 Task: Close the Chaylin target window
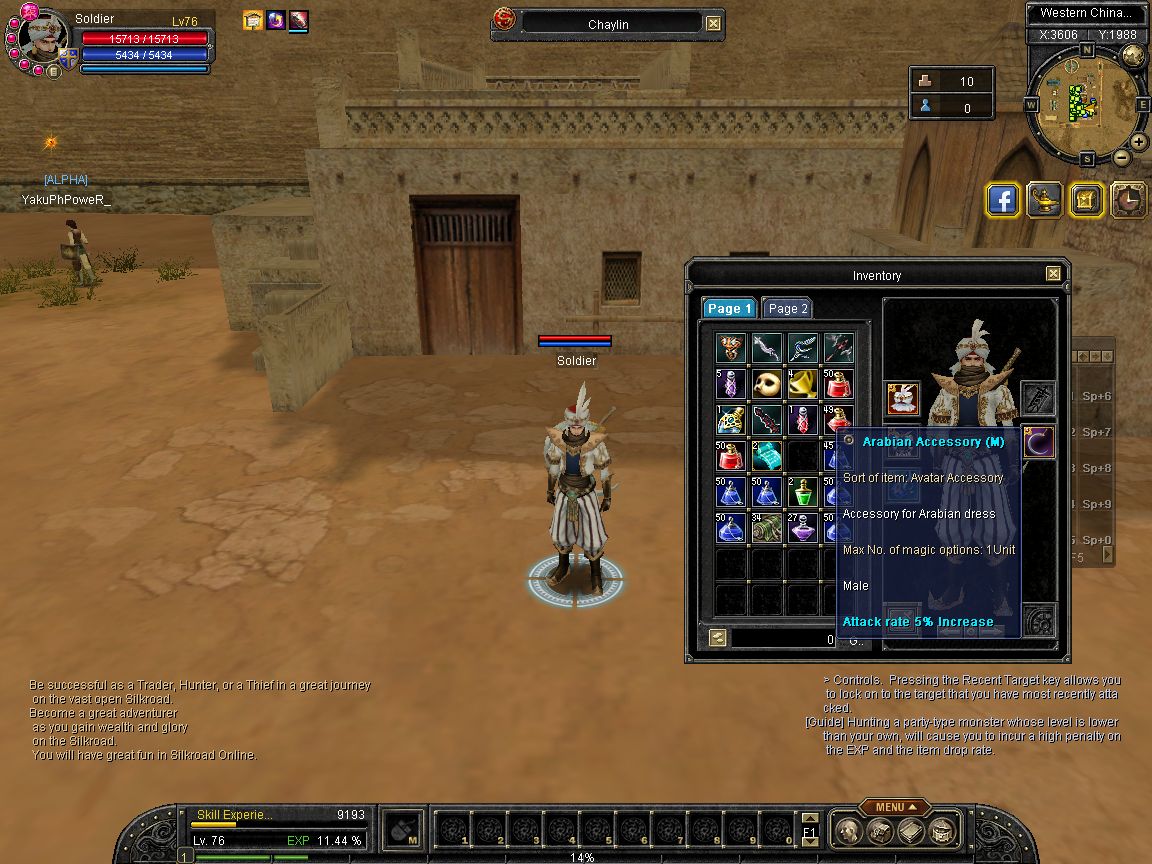[x=713, y=24]
